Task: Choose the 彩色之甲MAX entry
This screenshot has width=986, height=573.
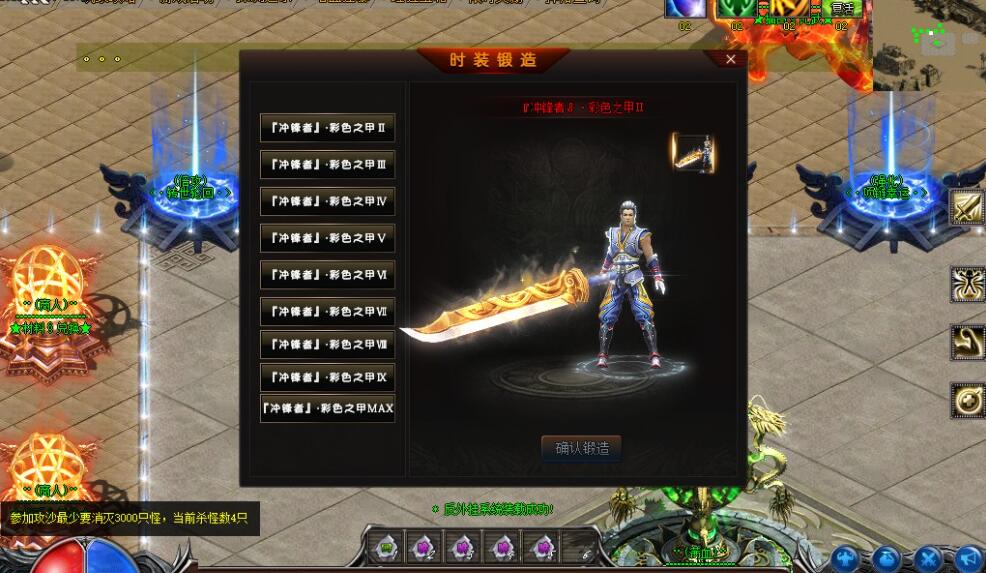Action: [x=327, y=408]
